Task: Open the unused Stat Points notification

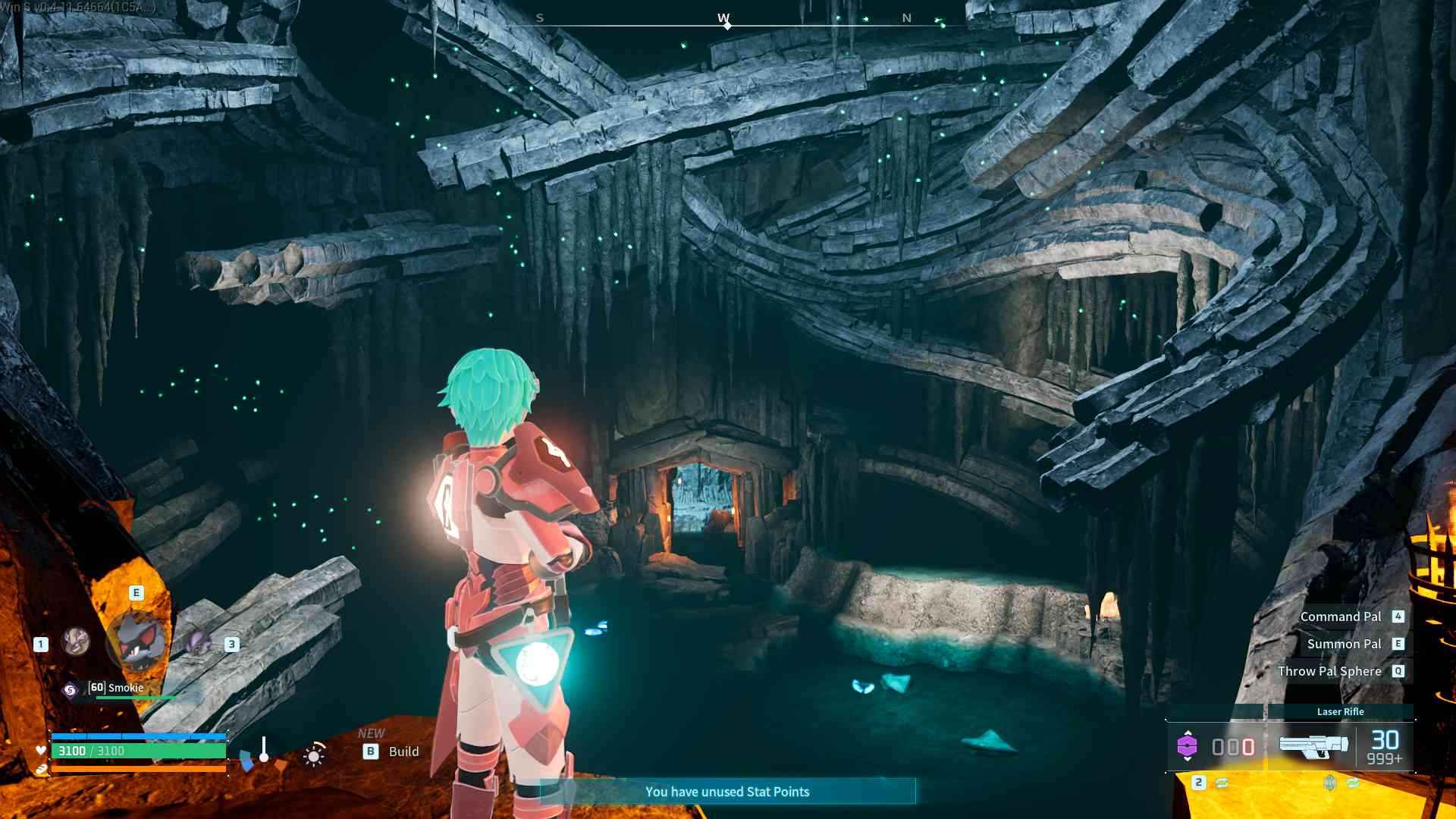Action: pos(727,792)
